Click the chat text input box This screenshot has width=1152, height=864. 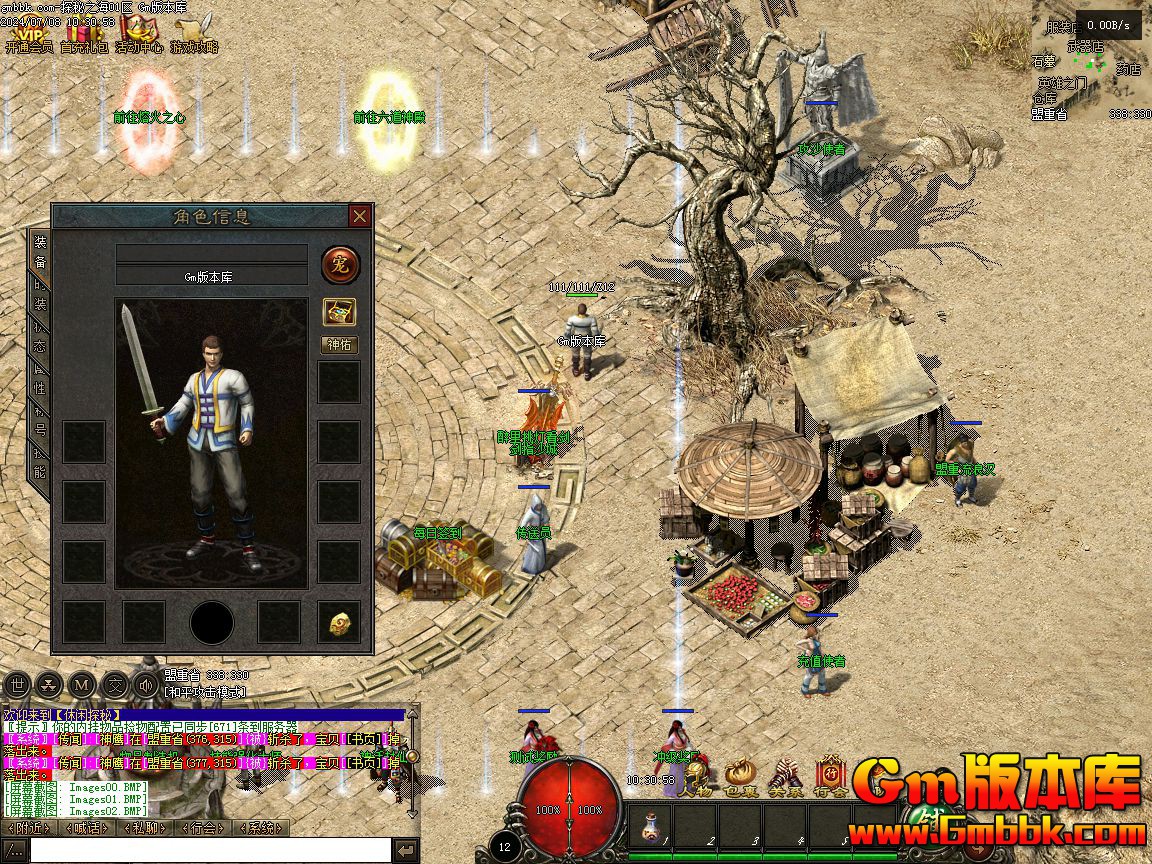click(208, 850)
